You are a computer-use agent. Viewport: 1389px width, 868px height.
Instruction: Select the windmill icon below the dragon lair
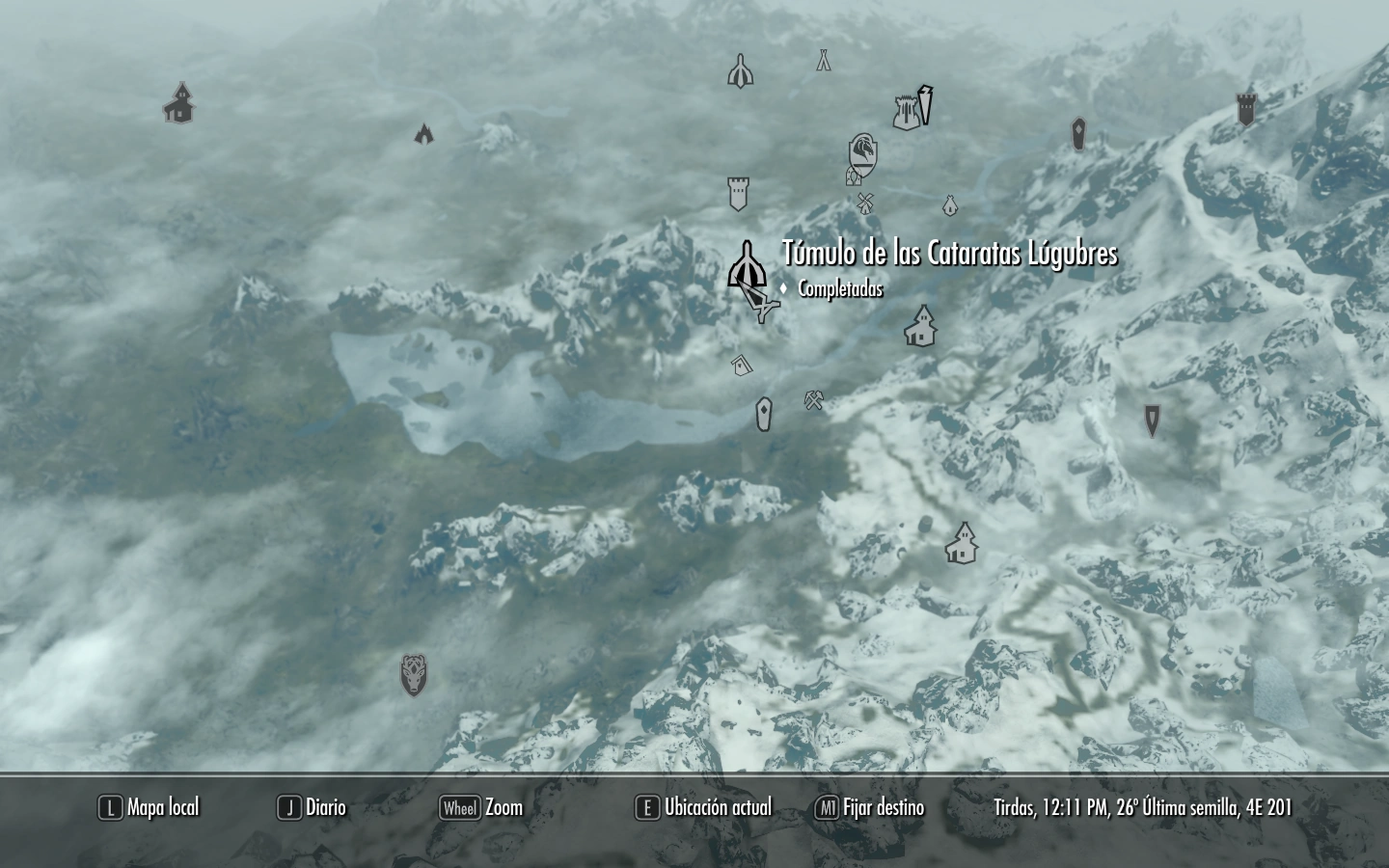(x=865, y=203)
